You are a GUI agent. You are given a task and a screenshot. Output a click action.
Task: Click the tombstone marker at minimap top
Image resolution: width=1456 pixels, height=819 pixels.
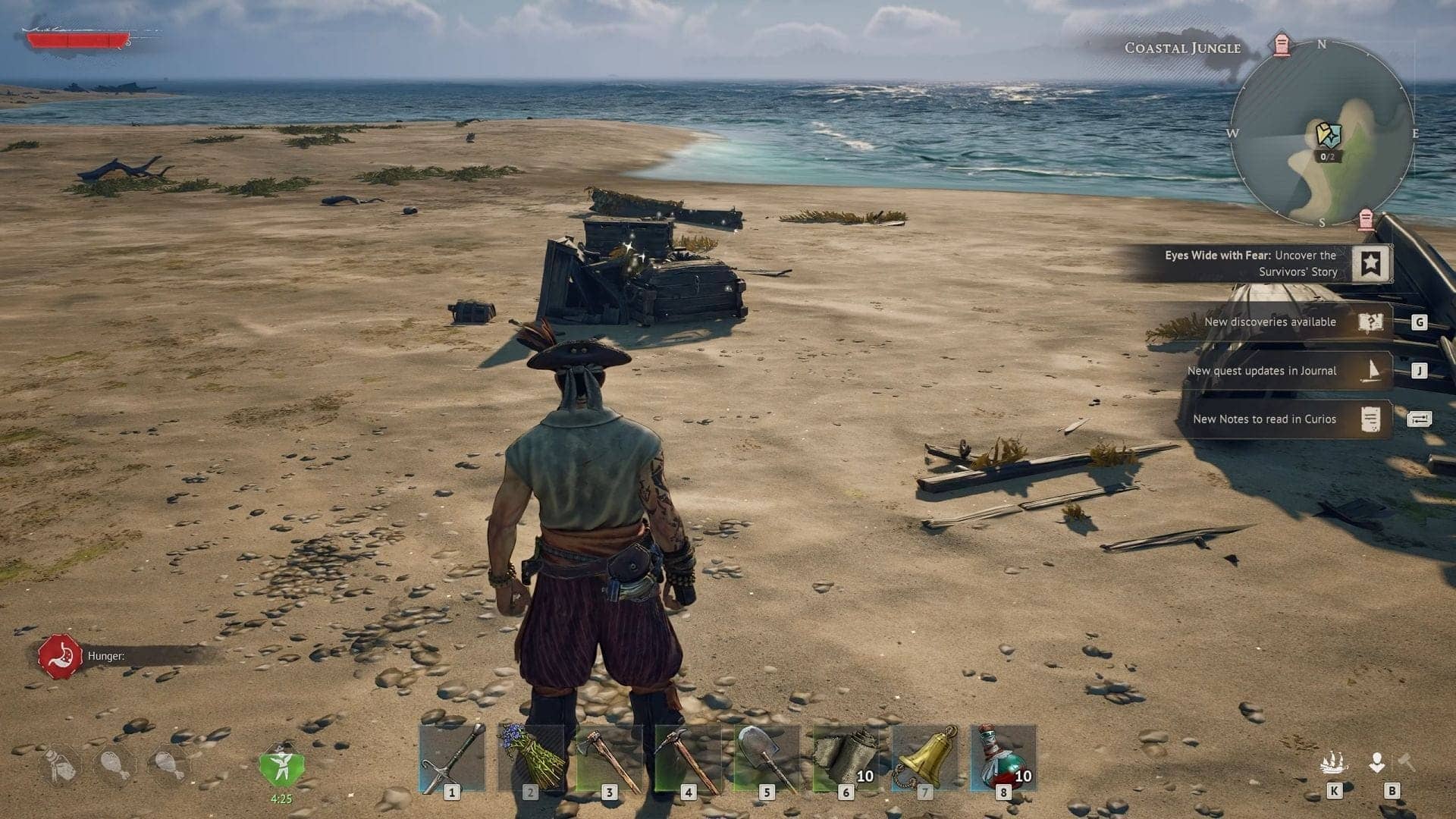(x=1282, y=45)
